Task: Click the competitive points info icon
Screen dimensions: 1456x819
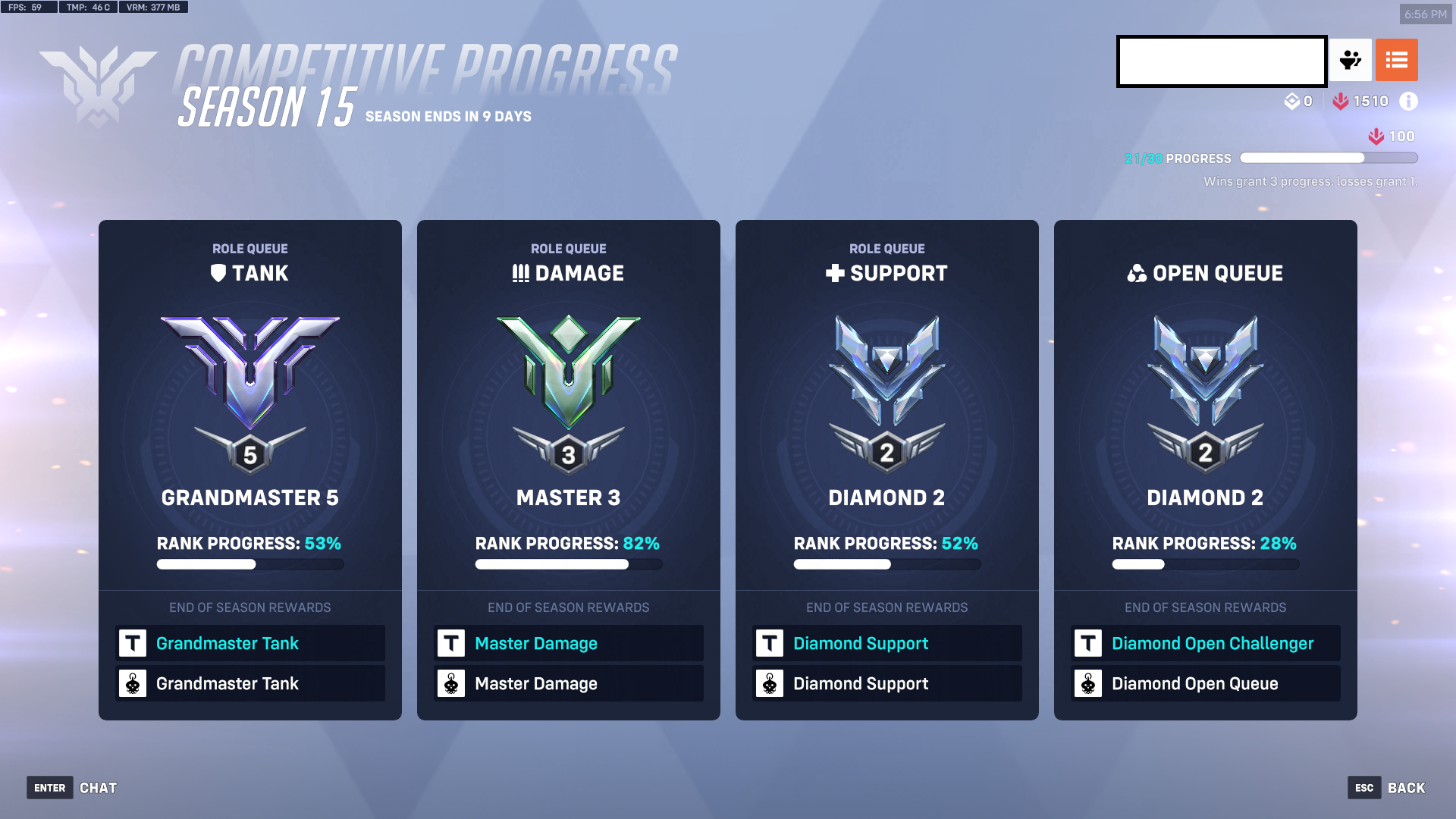Action: pos(1409,101)
